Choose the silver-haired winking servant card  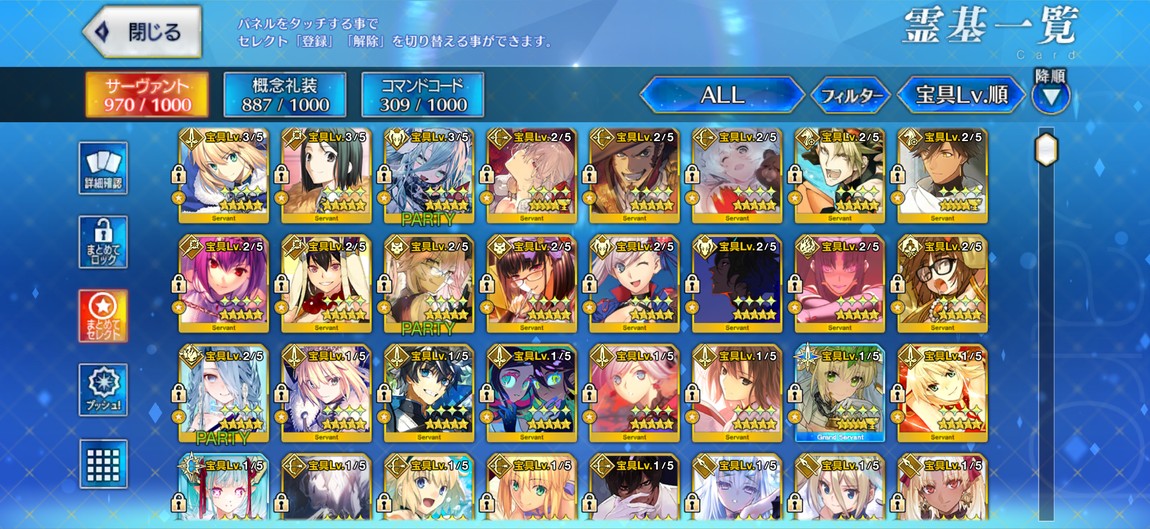tap(632, 283)
